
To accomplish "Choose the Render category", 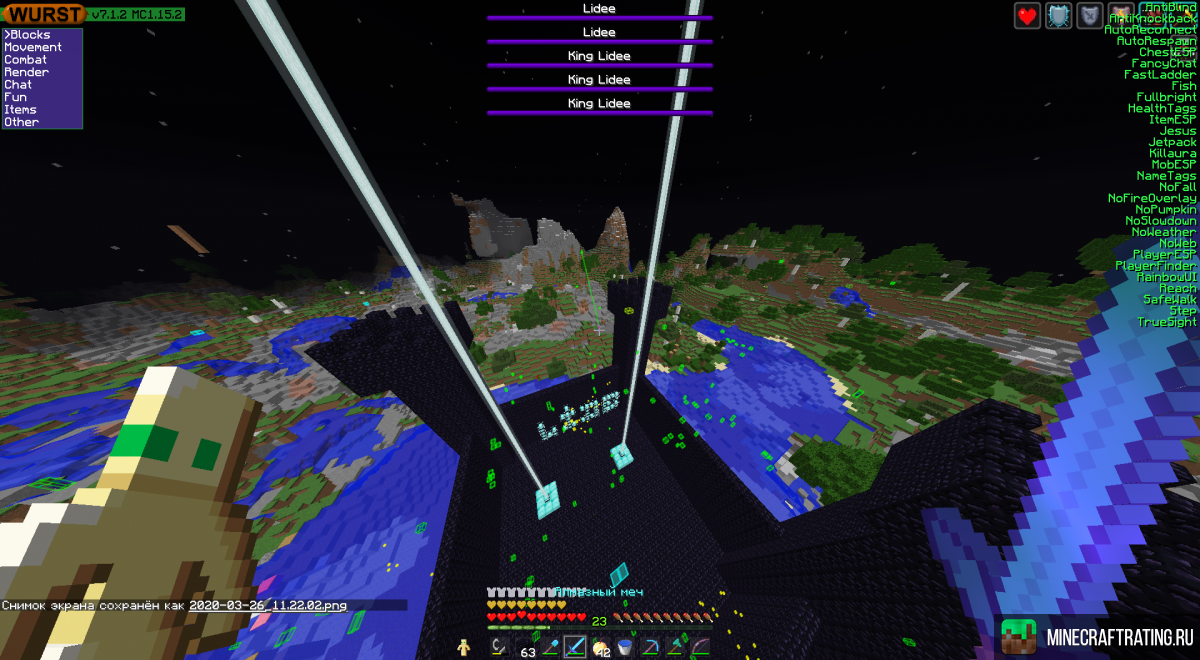I will coord(26,72).
